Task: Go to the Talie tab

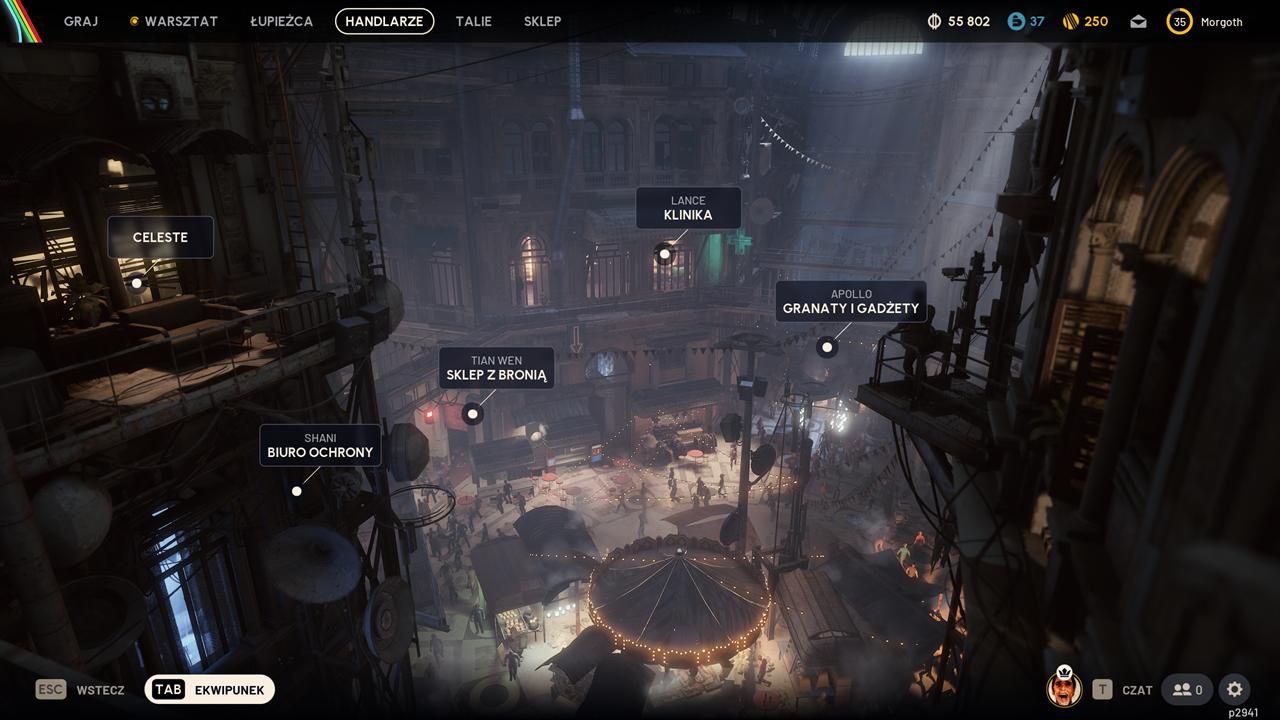Action: click(473, 21)
